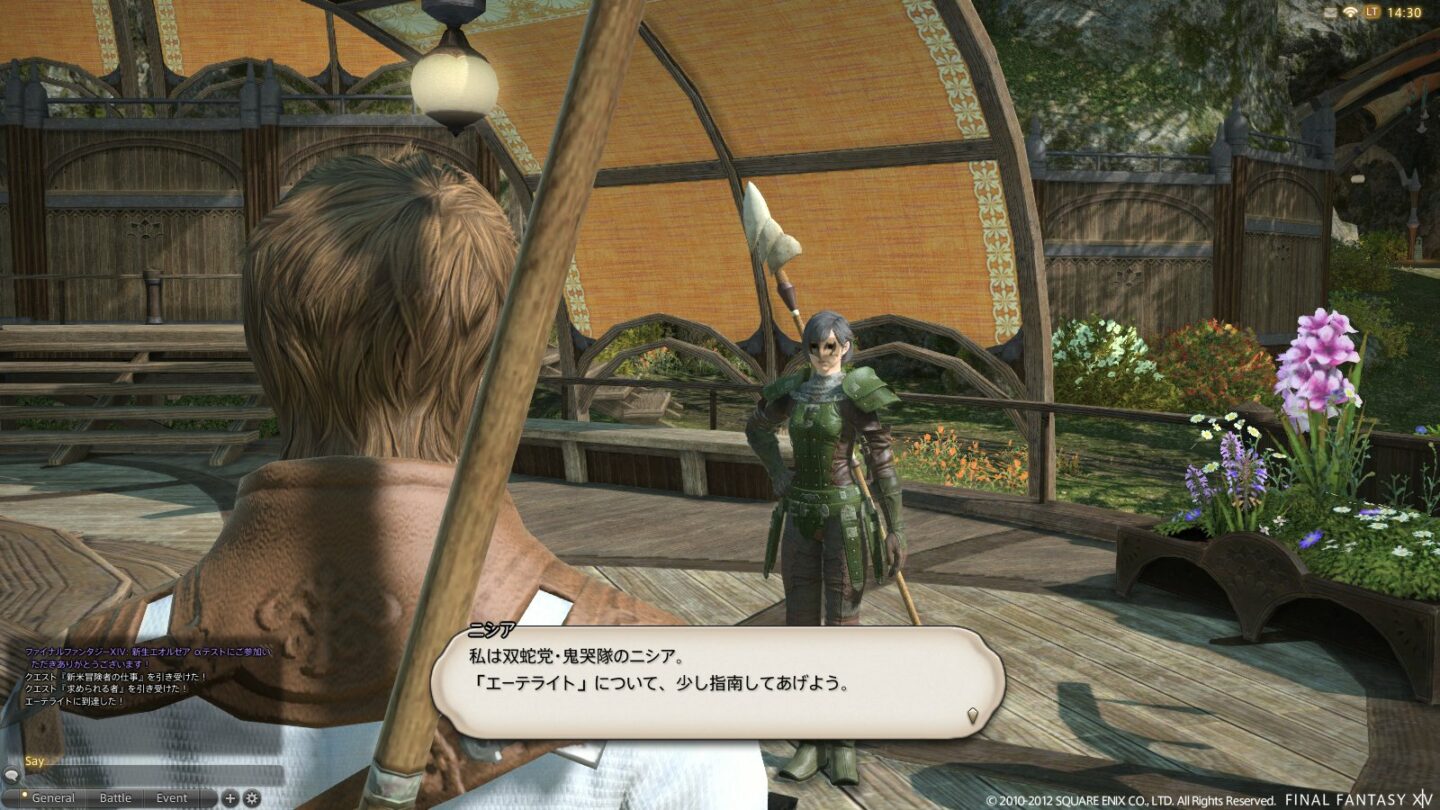The image size is (1440, 810).
Task: Switch to the Event chat tab
Action: click(172, 798)
